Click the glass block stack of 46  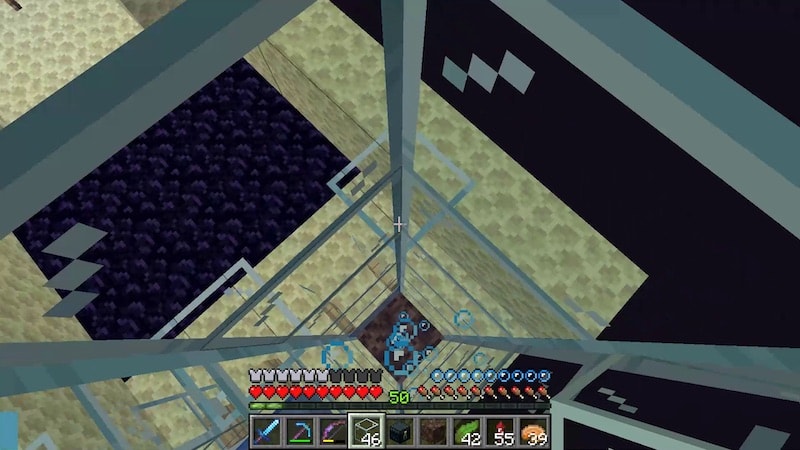[366, 432]
